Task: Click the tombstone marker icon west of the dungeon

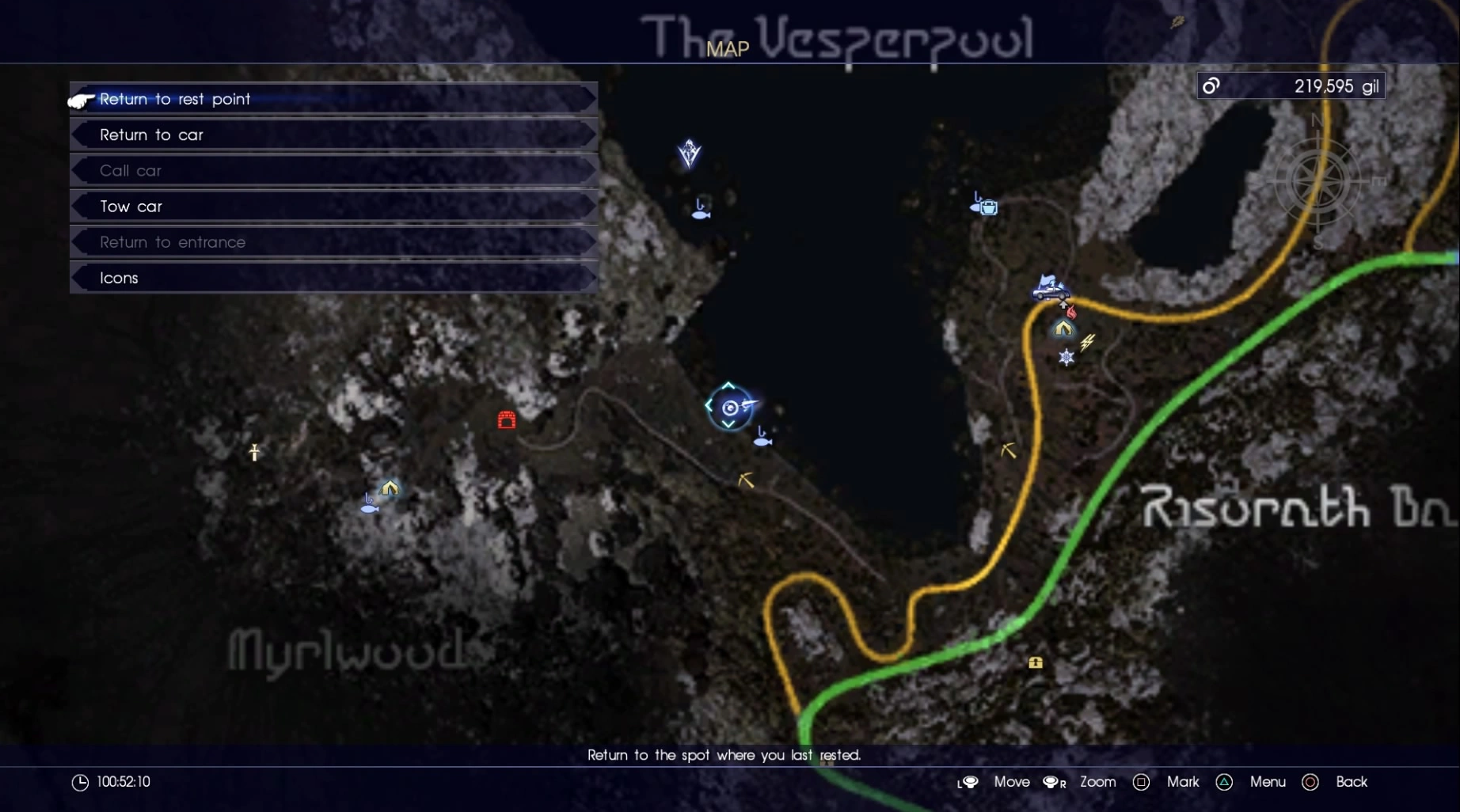Action: point(253,452)
